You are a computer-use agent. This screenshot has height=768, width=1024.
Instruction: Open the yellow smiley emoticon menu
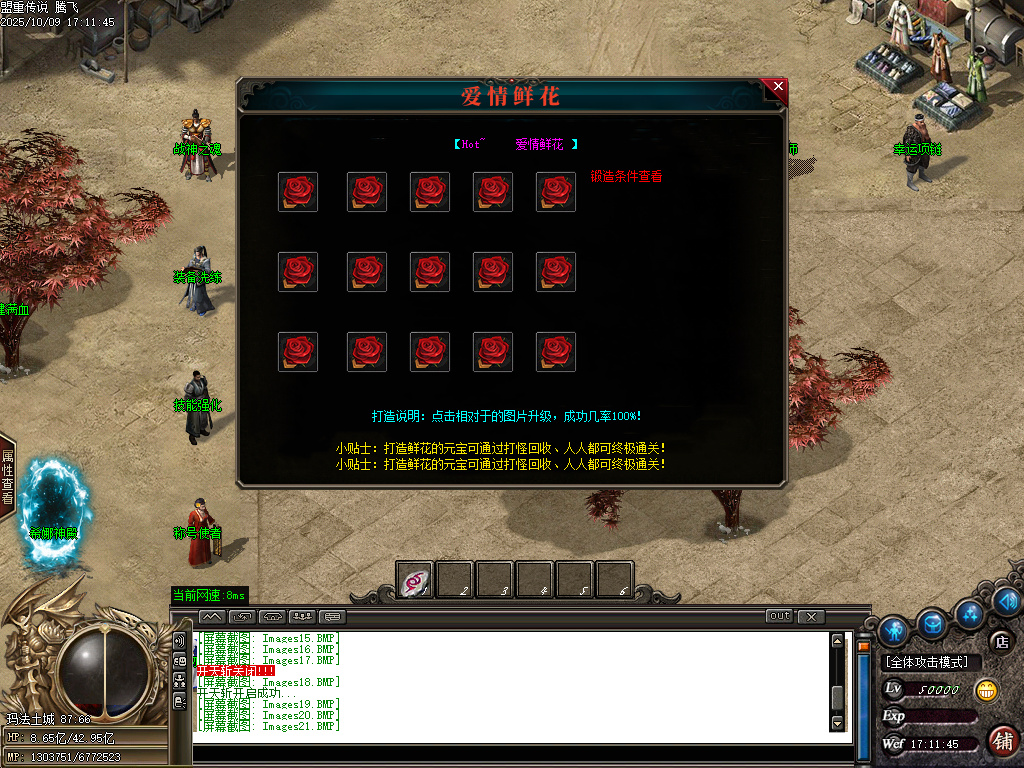point(986,690)
